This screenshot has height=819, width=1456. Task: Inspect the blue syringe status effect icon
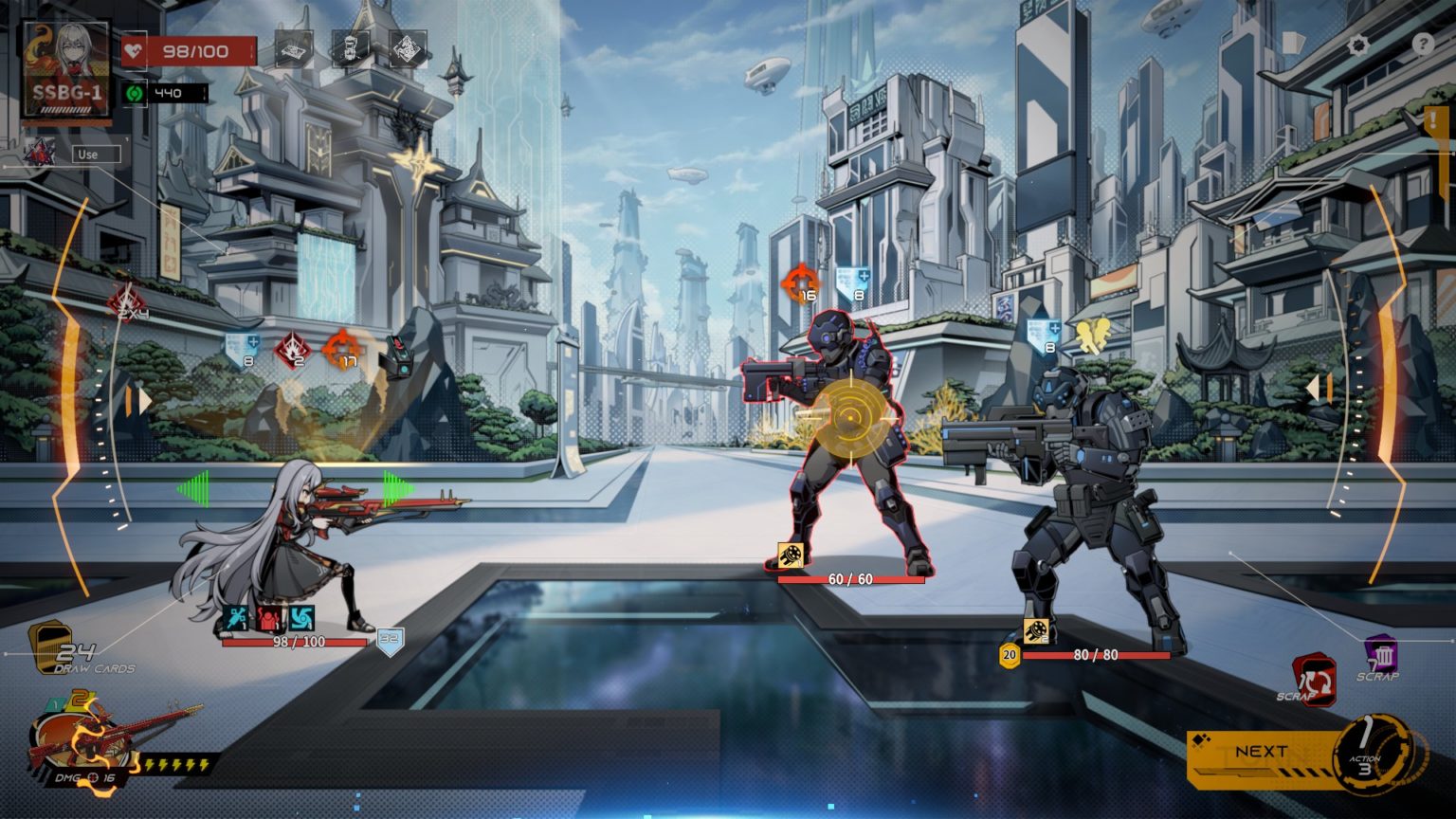click(238, 619)
